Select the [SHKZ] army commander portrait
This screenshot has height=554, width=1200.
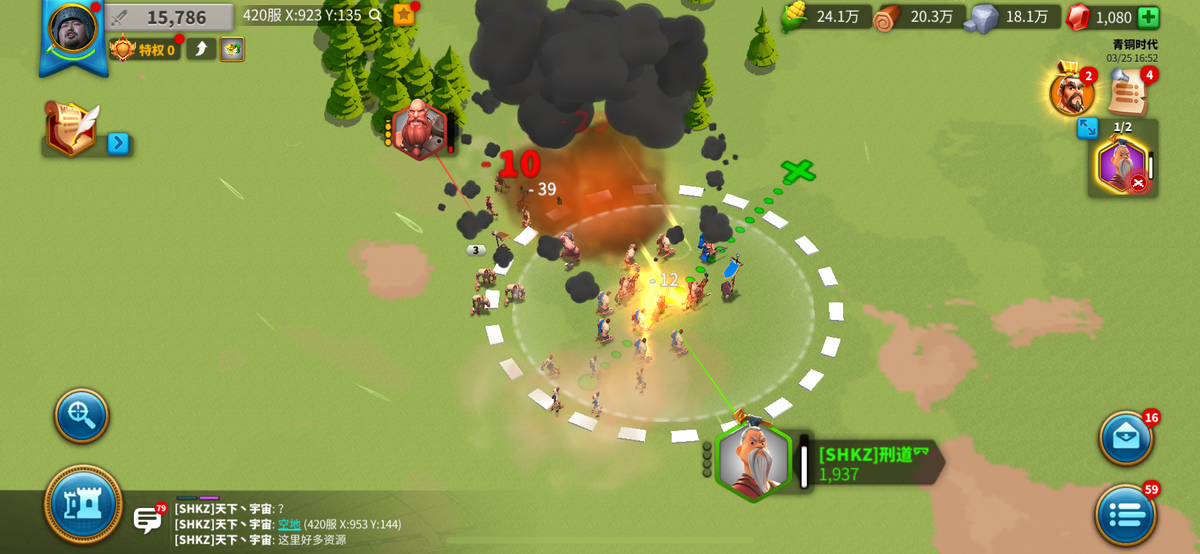pyautogui.click(x=753, y=462)
